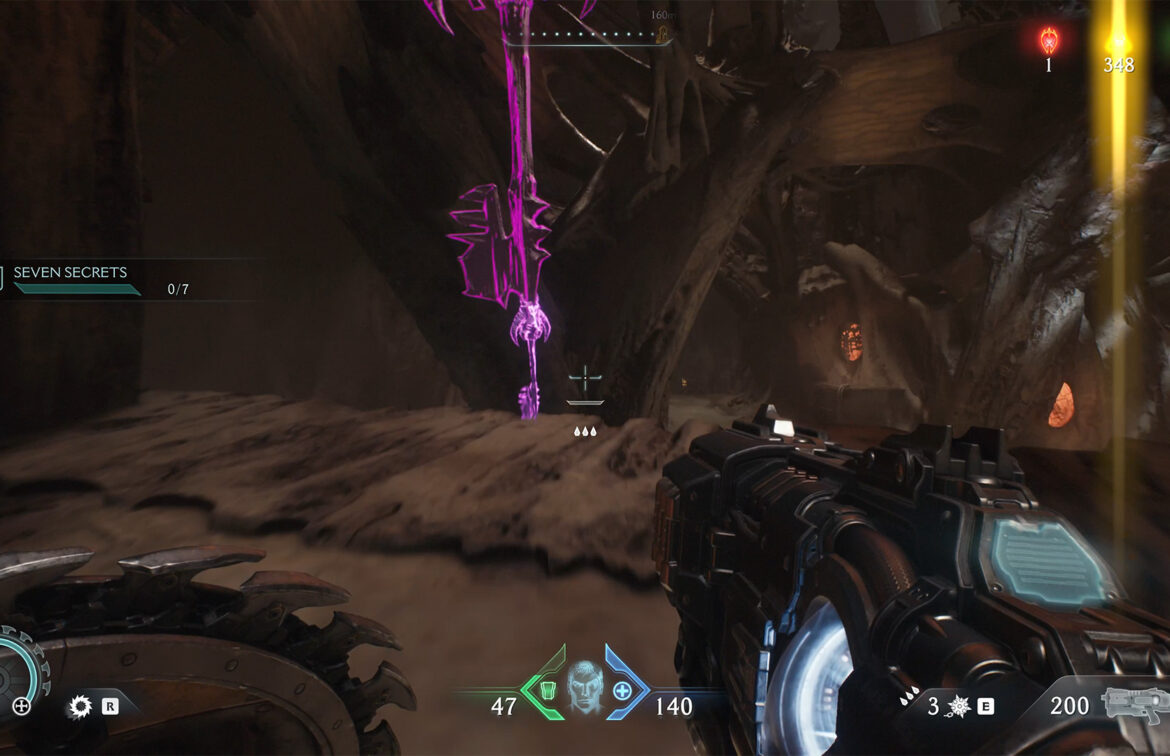Activate the spiked flail icon

(x=959, y=706)
